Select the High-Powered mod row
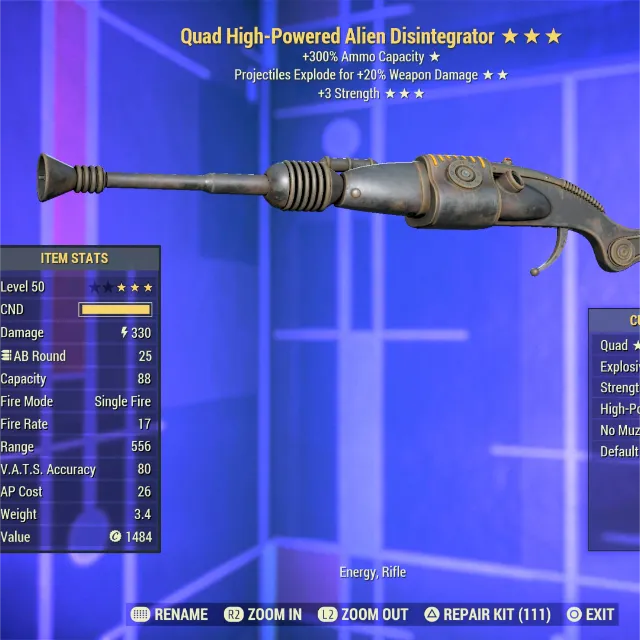This screenshot has width=640, height=640. pyautogui.click(x=619, y=409)
